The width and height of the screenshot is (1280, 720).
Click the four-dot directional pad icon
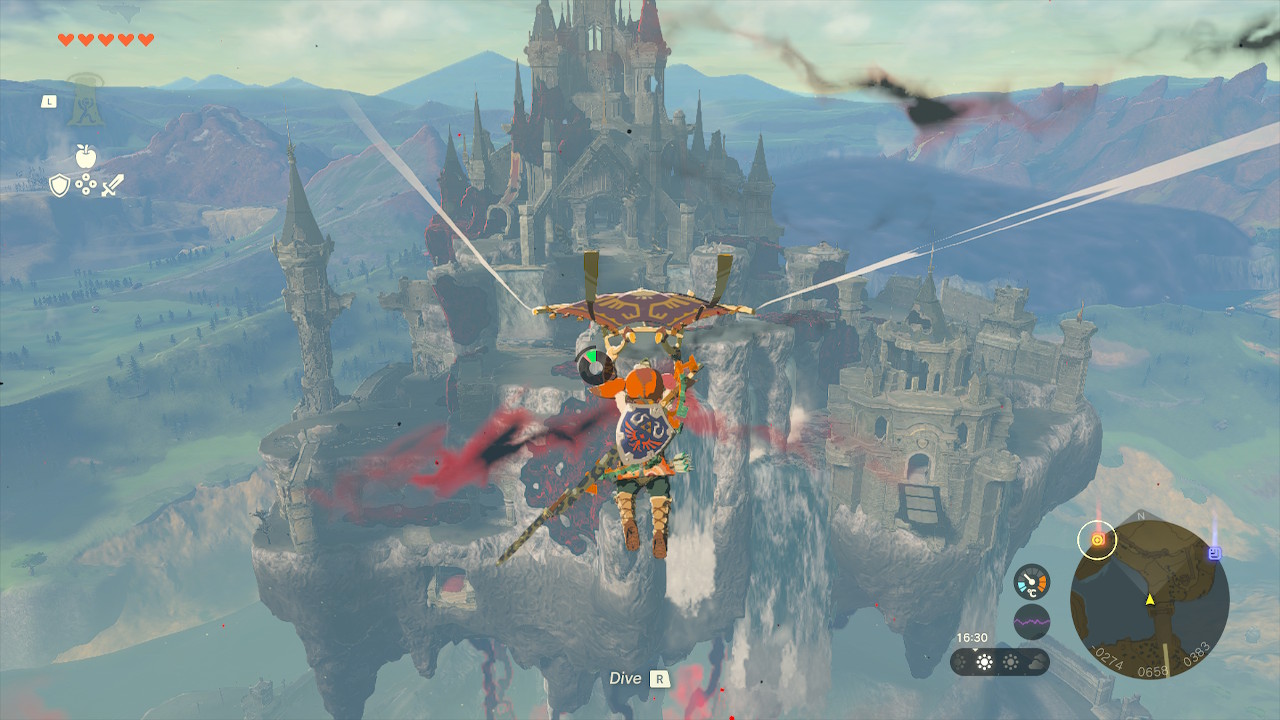(x=86, y=185)
